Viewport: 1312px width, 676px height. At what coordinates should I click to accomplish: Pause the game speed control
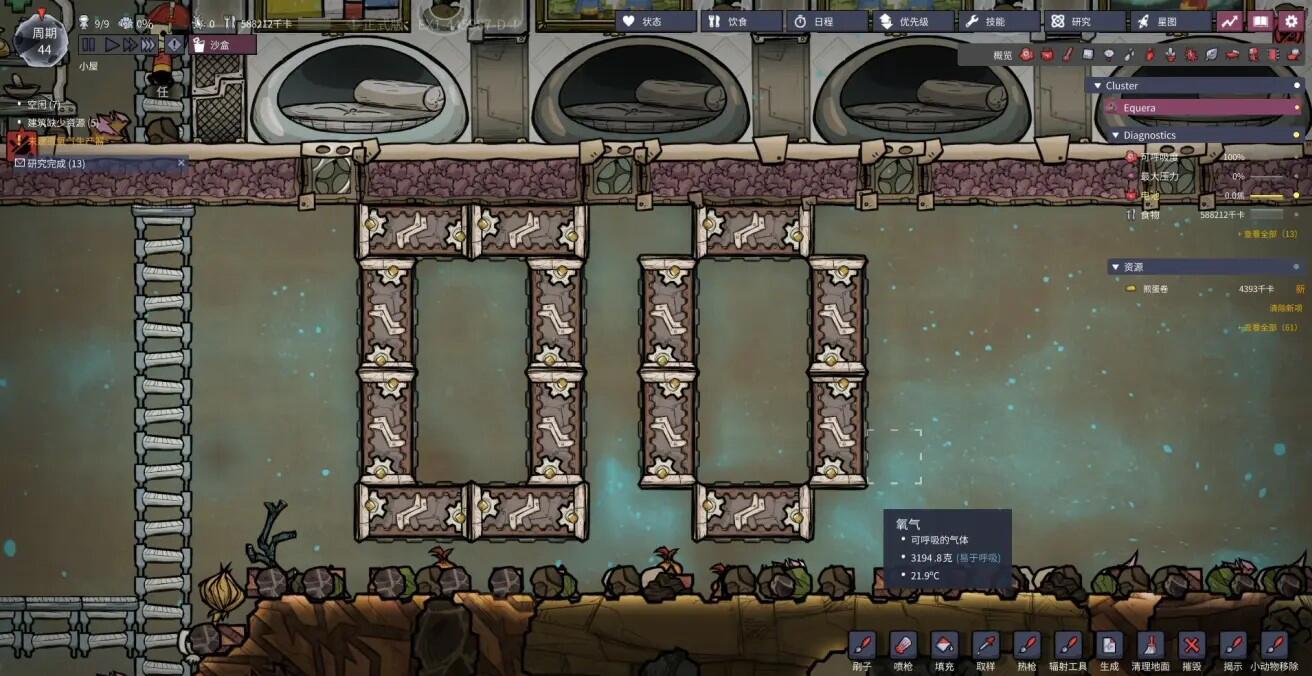point(88,44)
